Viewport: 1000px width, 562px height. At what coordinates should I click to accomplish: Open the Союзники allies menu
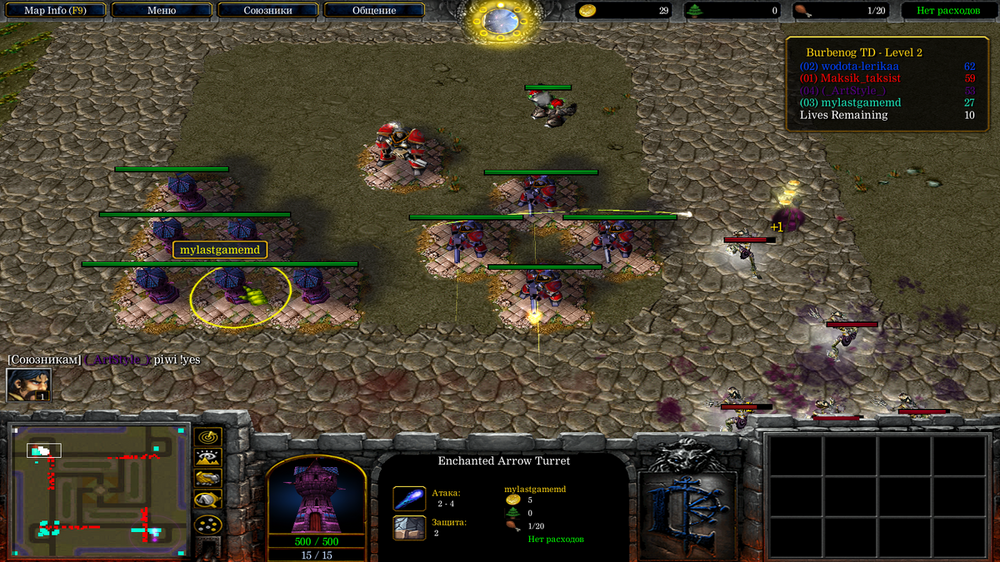click(267, 10)
